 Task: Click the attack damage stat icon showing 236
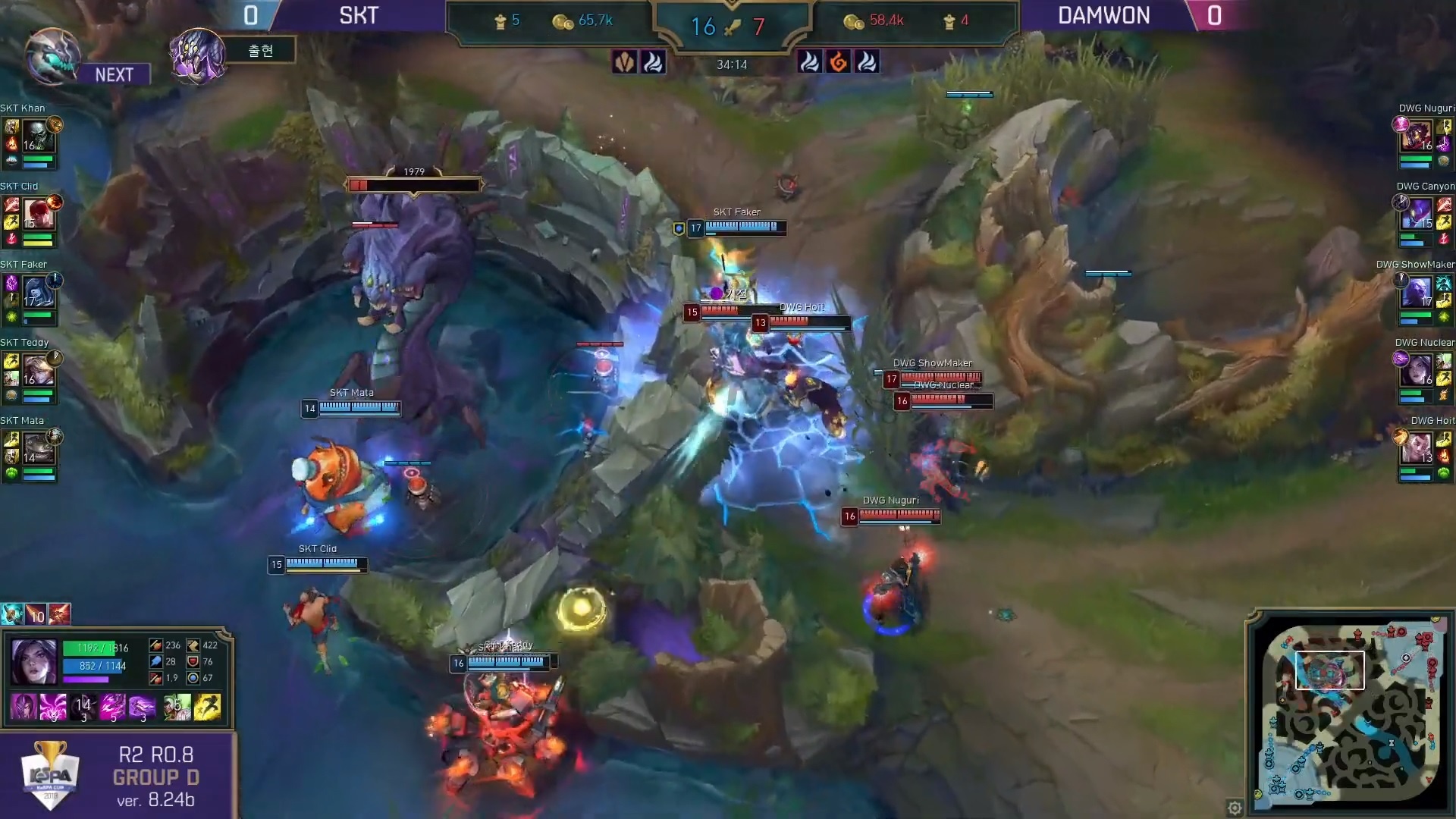coord(156,645)
